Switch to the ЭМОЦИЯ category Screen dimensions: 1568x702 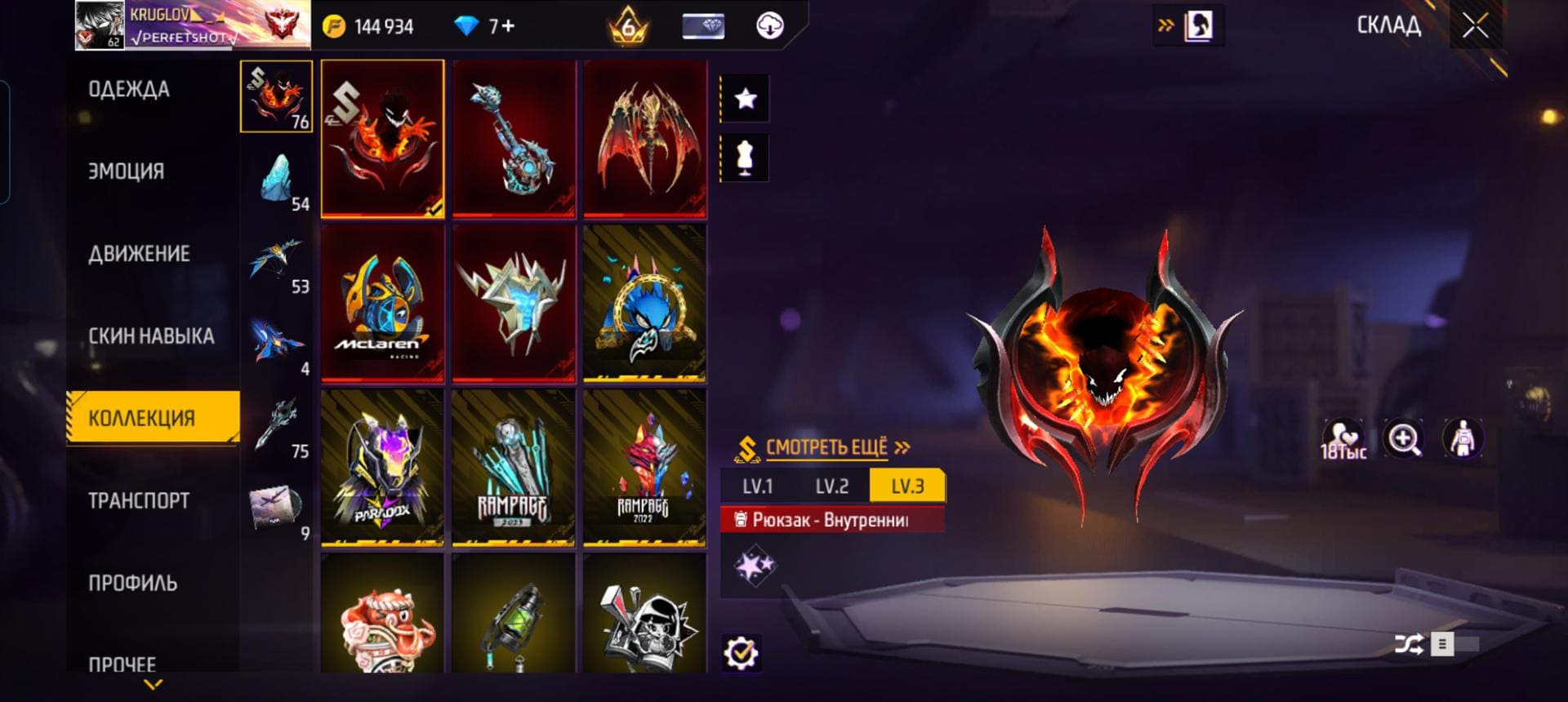coord(127,171)
